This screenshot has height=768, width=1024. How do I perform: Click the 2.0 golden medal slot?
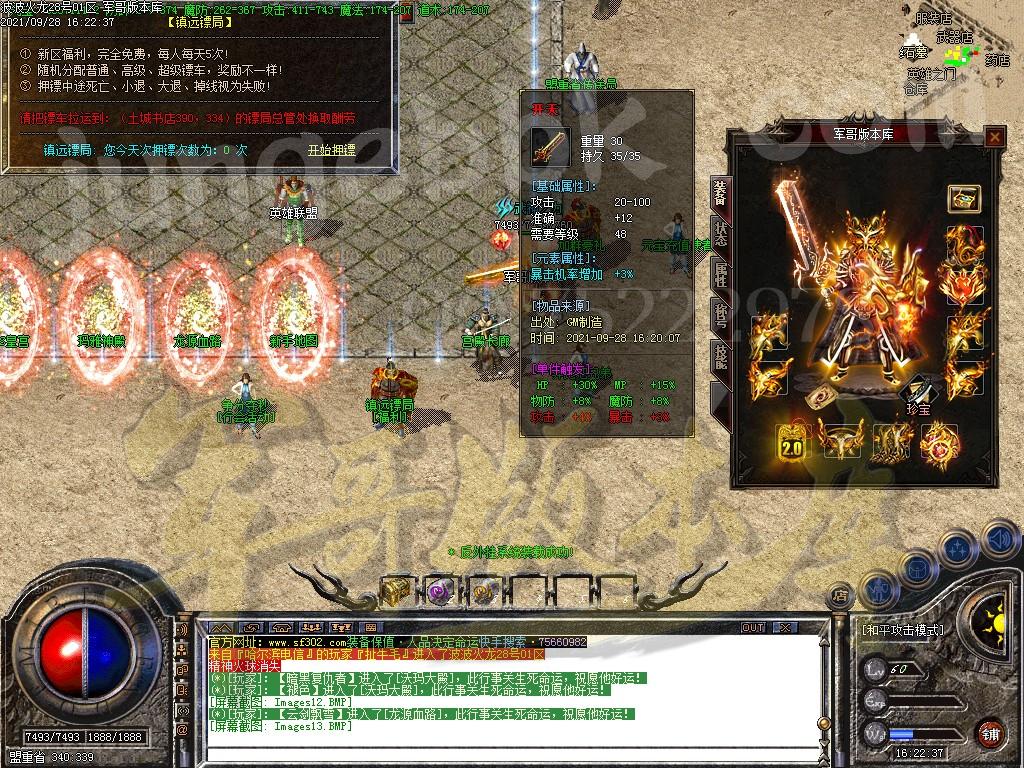click(x=791, y=441)
